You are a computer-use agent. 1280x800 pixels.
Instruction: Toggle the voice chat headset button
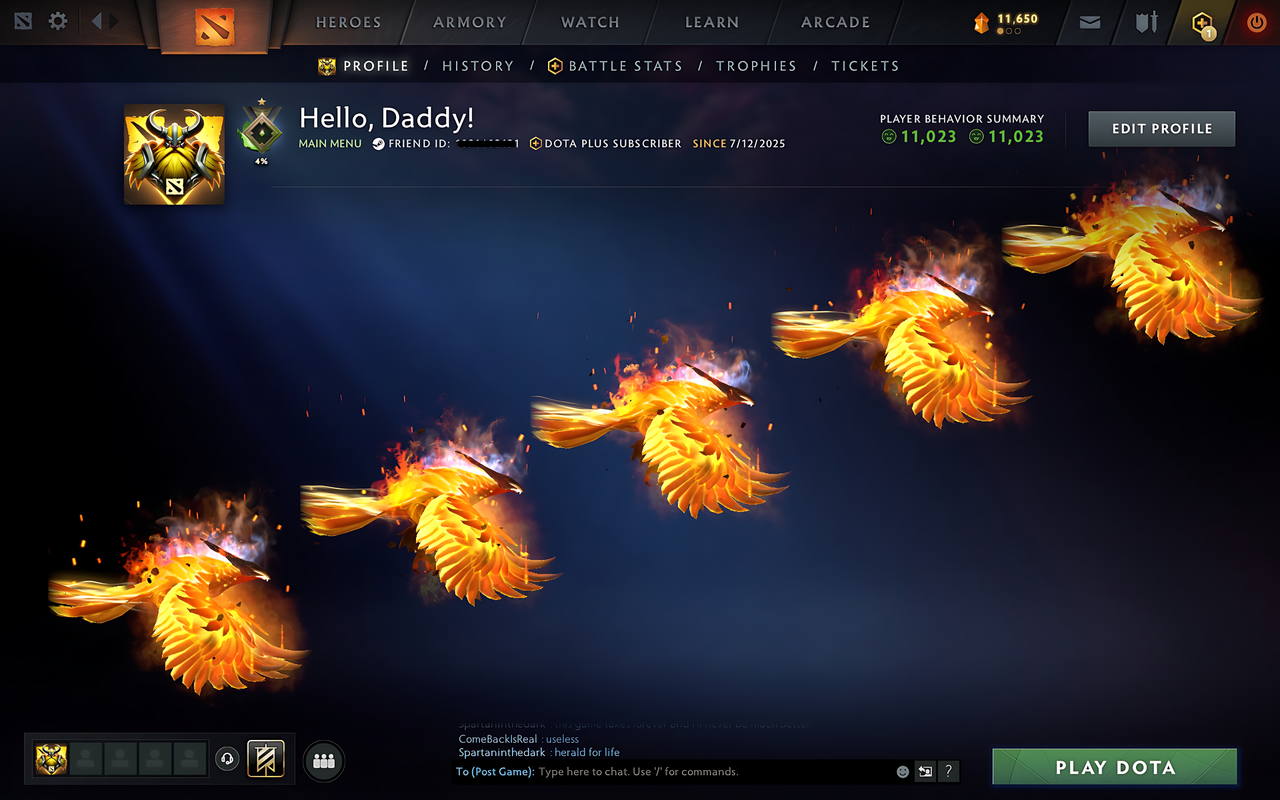point(229,760)
